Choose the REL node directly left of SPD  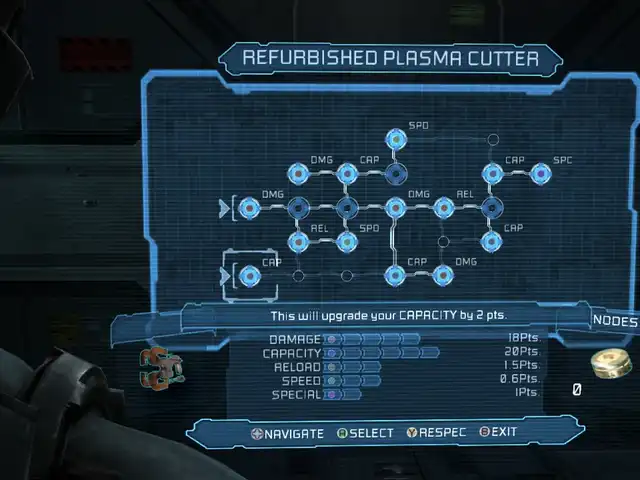pos(298,241)
